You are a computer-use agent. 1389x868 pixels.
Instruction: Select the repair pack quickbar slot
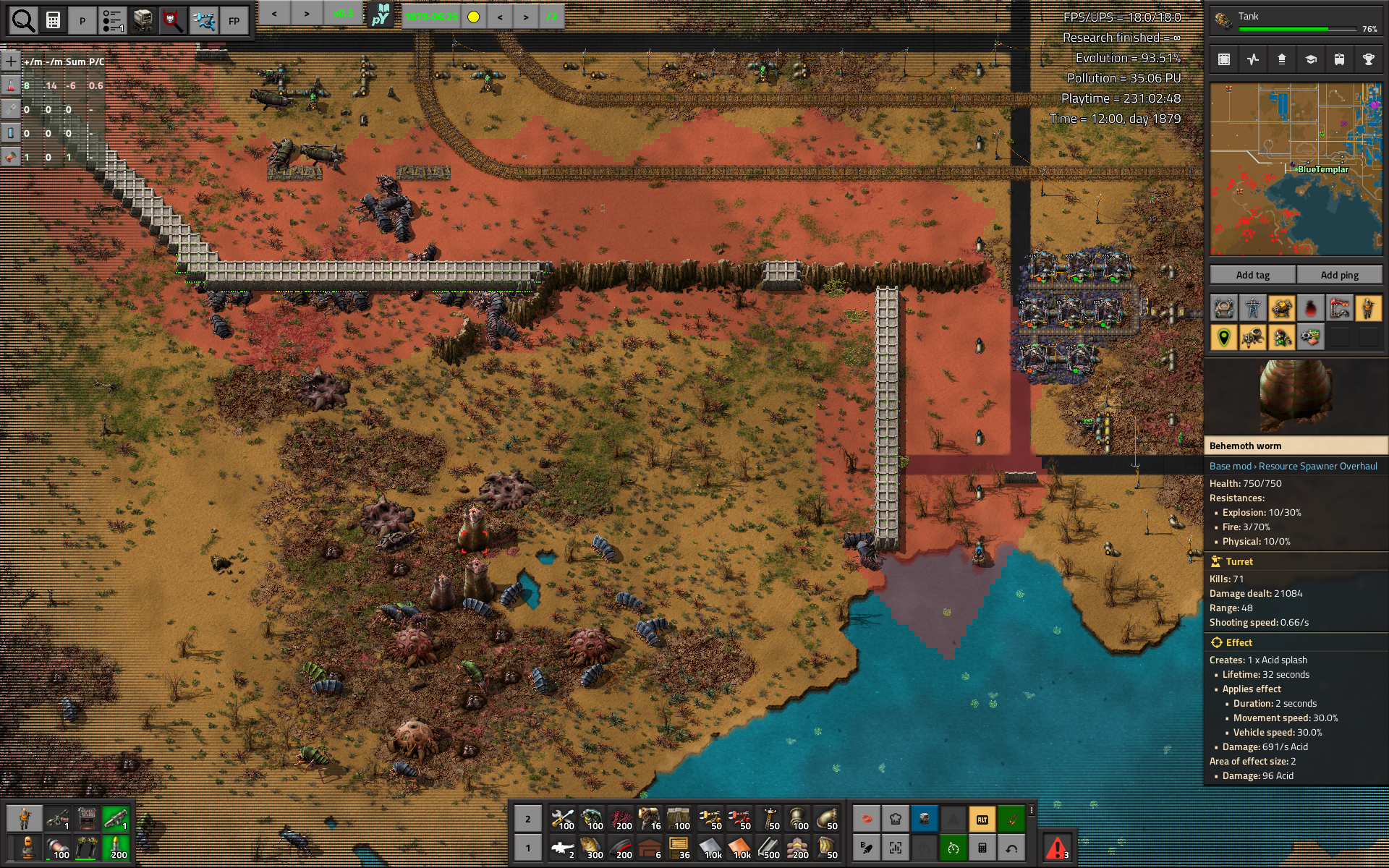[562, 819]
